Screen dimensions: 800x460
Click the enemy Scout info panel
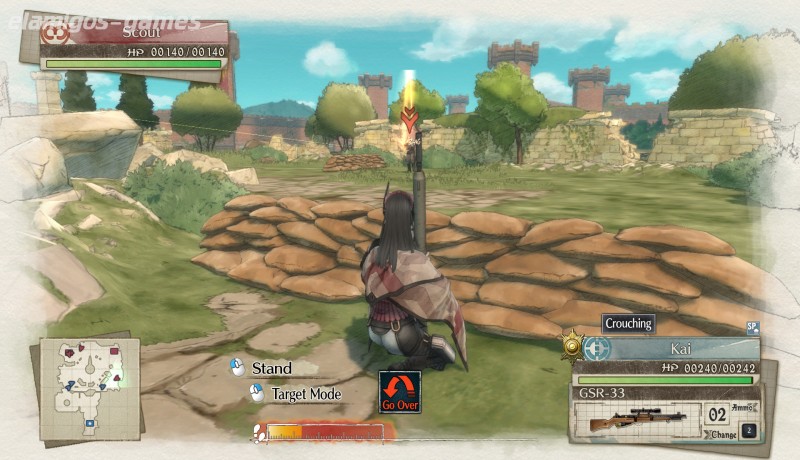[x=134, y=40]
